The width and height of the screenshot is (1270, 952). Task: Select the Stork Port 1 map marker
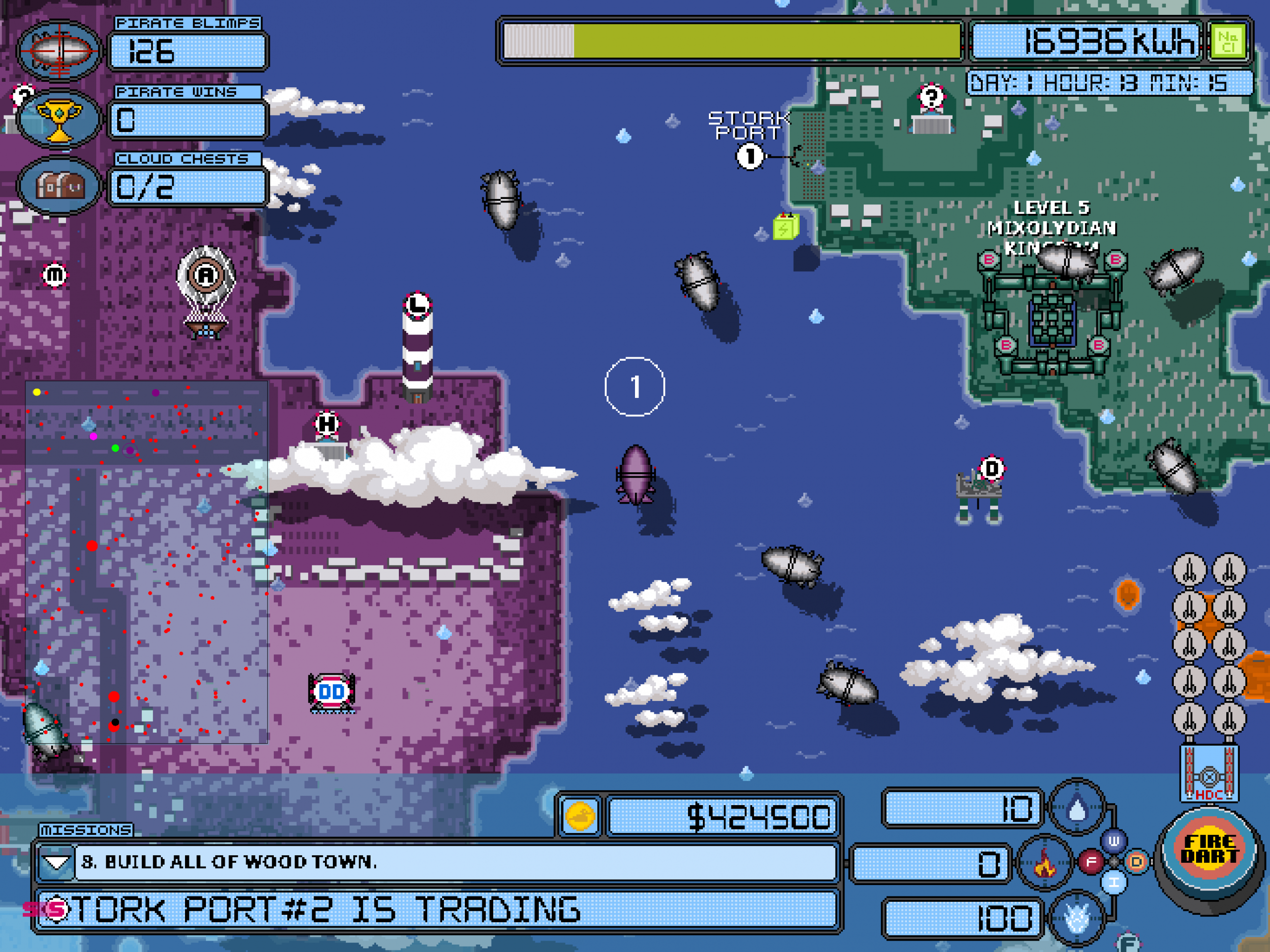pos(750,156)
